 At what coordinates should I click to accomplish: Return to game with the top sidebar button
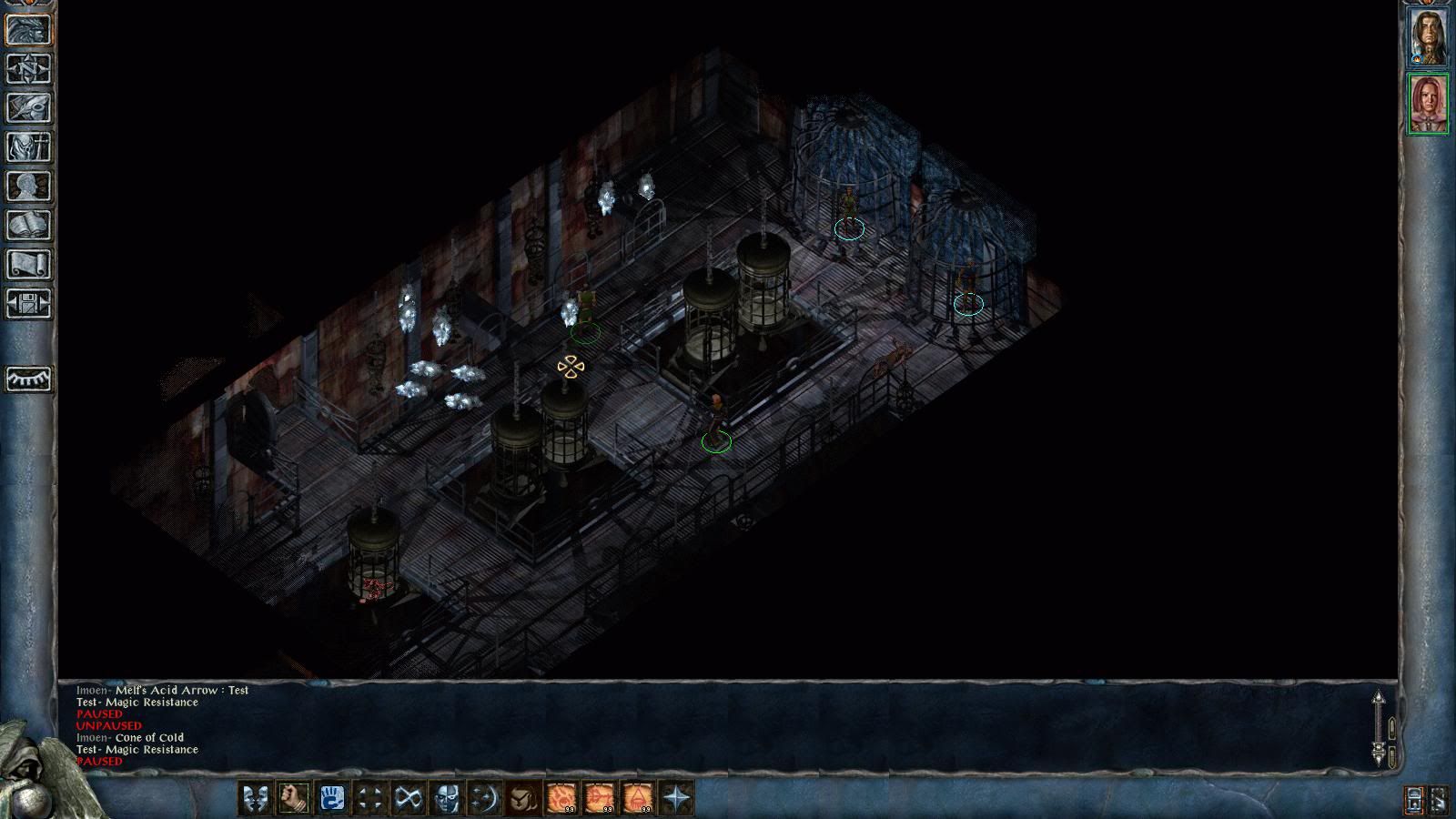point(28,30)
